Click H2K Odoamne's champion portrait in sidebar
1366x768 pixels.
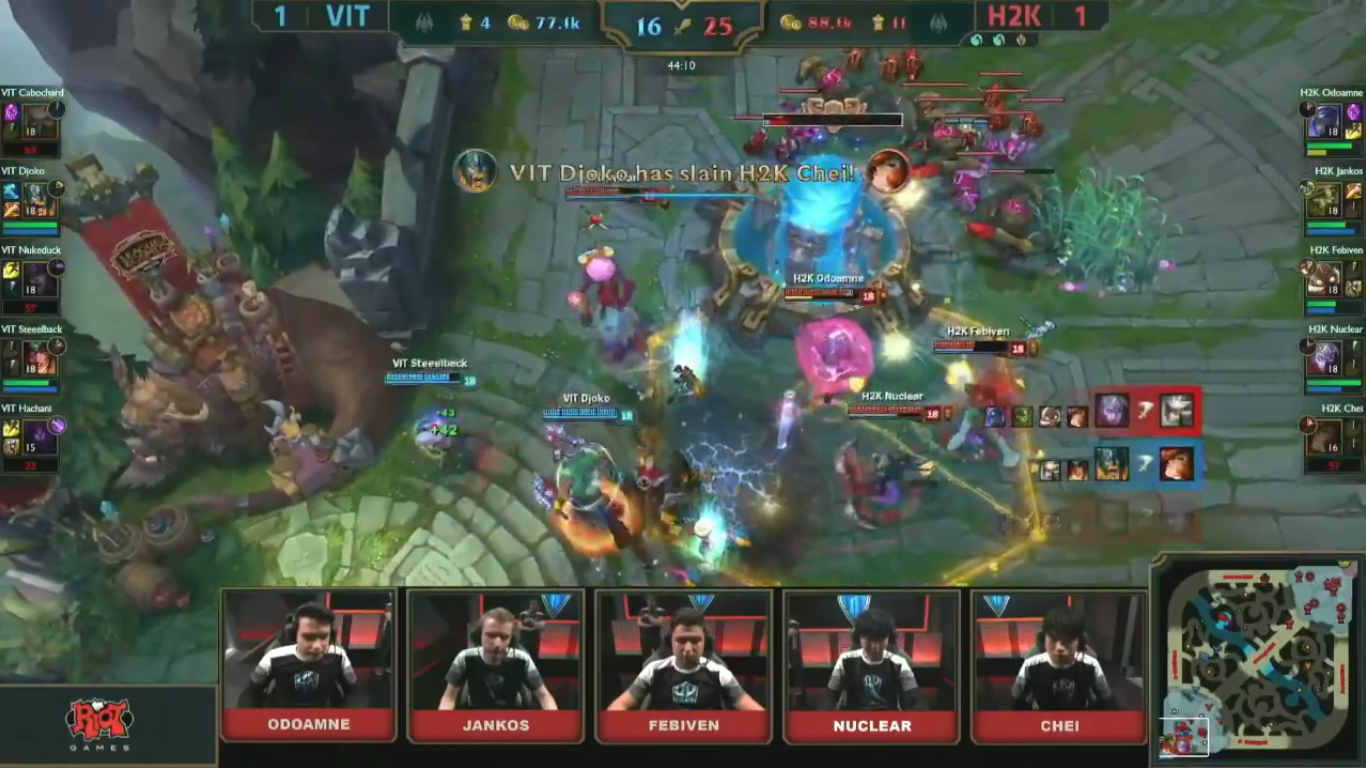coord(1325,122)
